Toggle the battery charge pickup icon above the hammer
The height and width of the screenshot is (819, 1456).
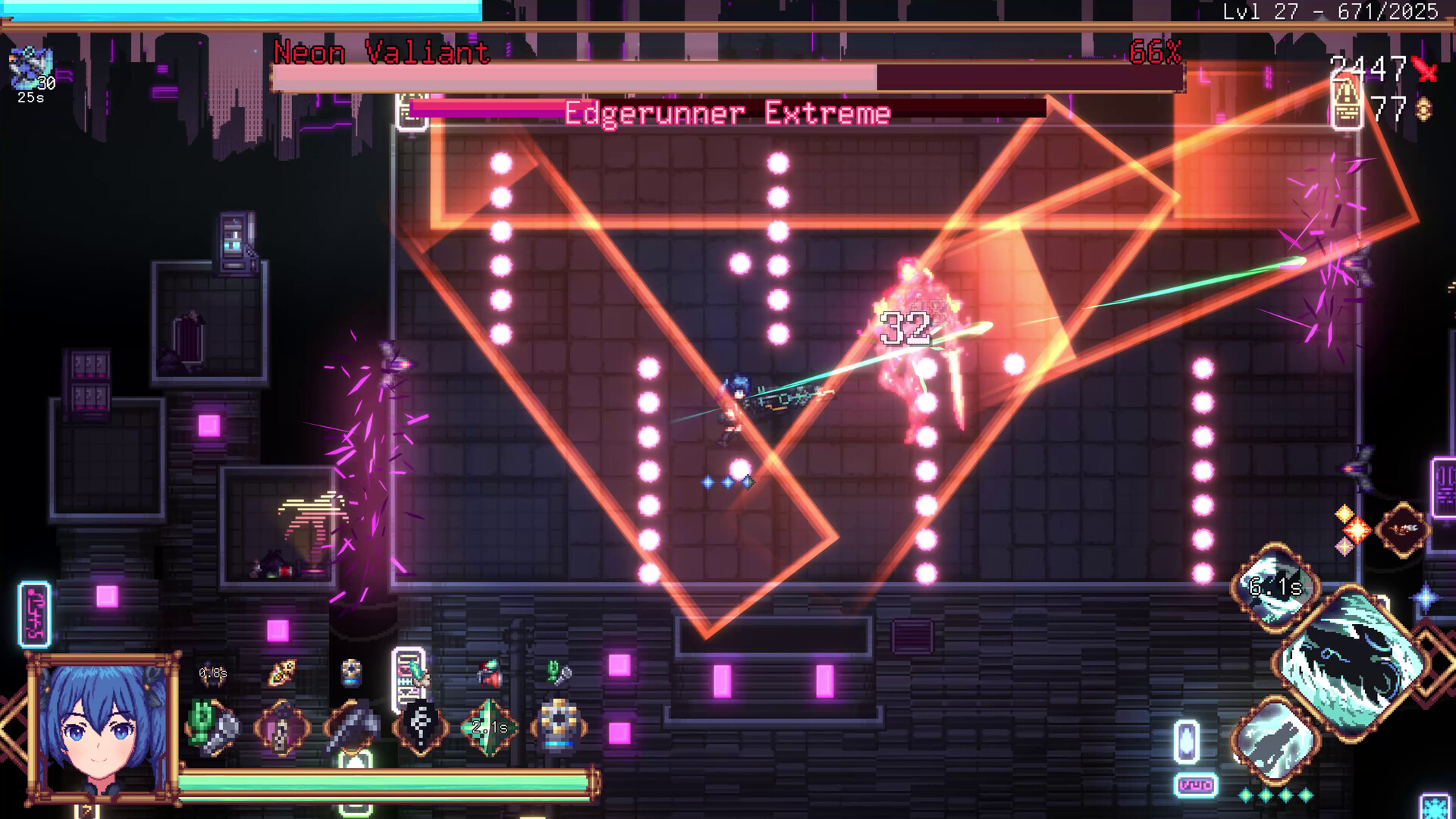[x=350, y=673]
